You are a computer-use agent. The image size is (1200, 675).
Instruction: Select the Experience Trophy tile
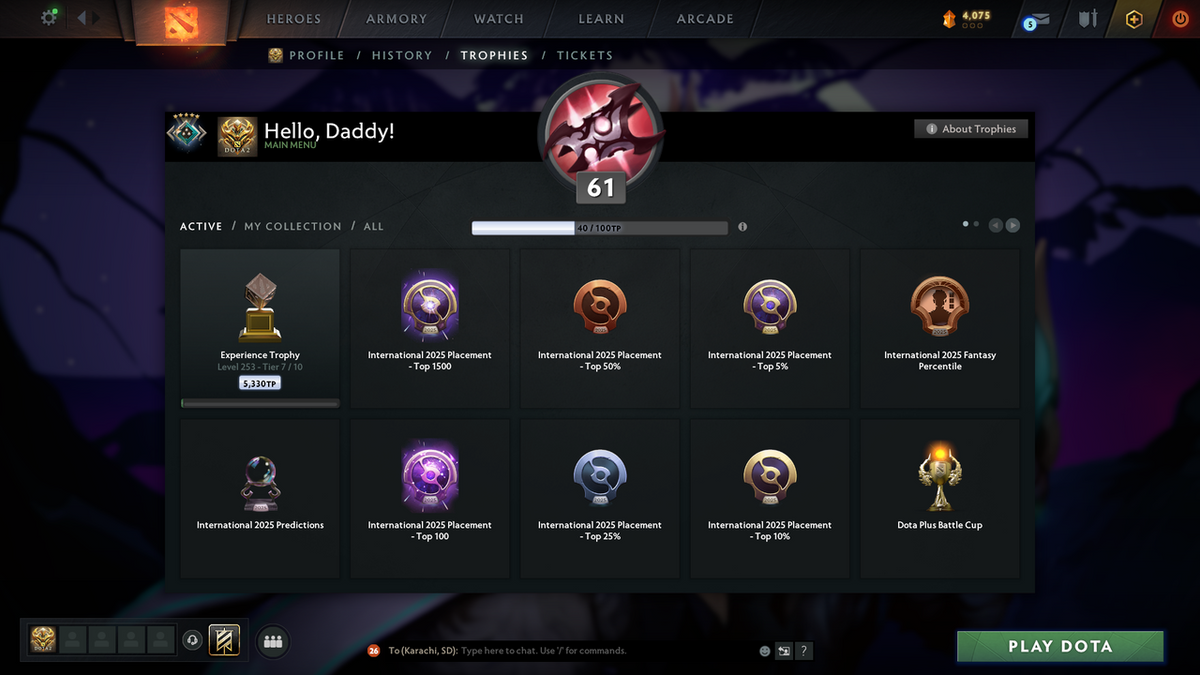point(260,328)
